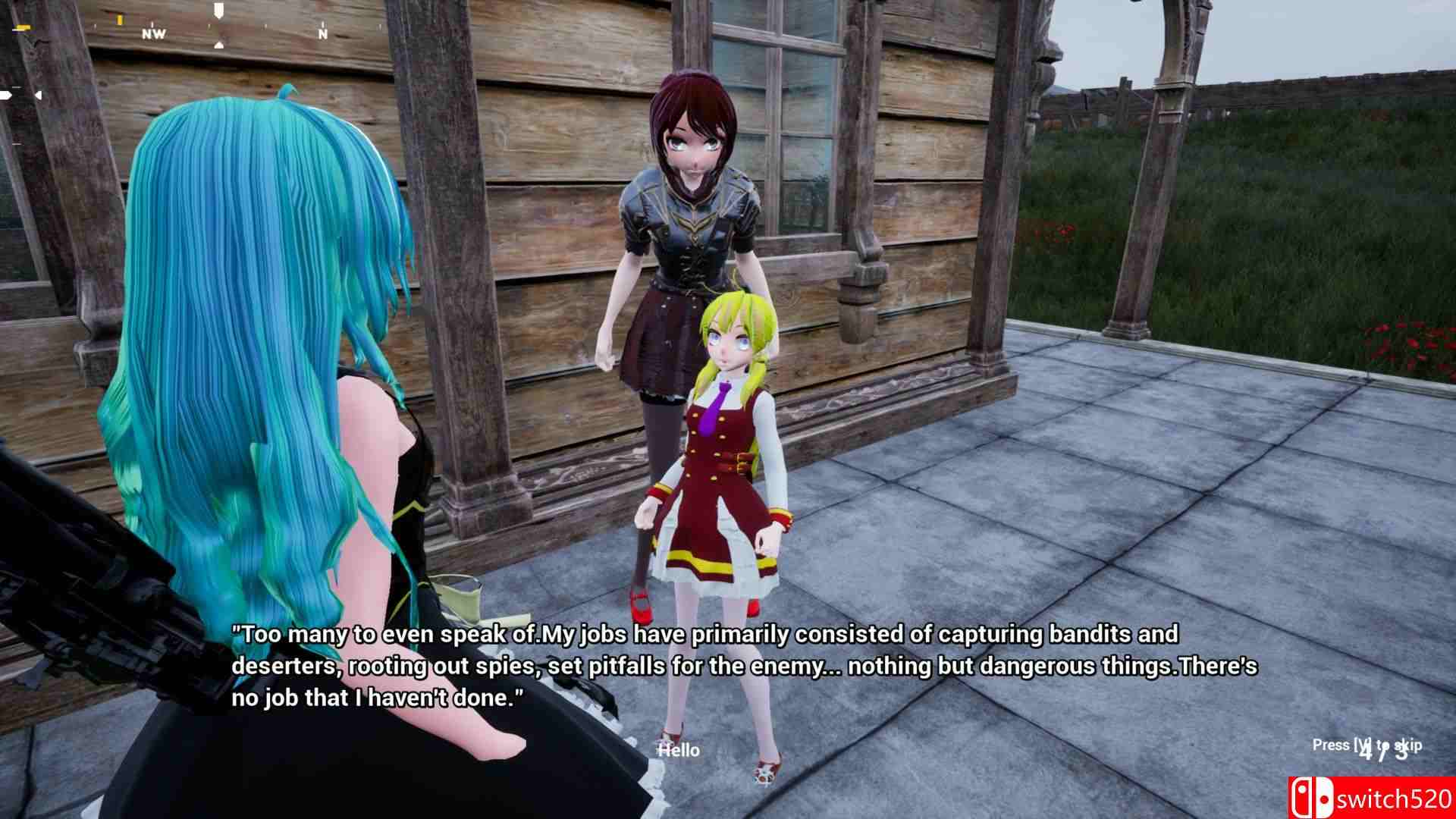Click the yellow bar marker near the left HUD
The width and height of the screenshot is (1456, 819).
[x=24, y=28]
